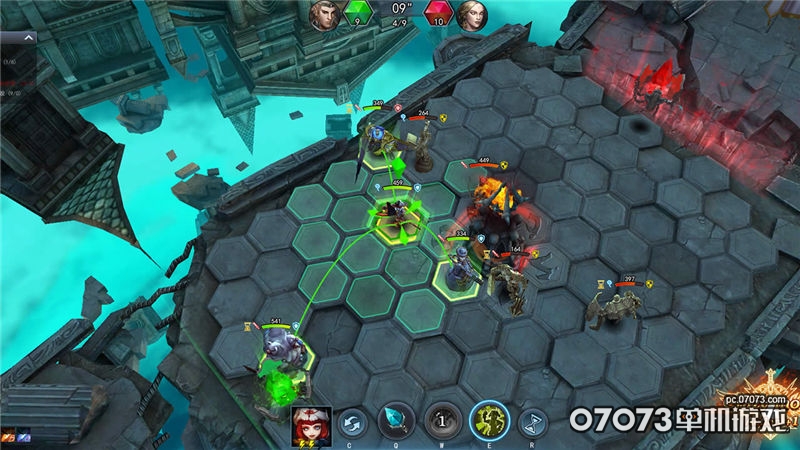Screen dimensions: 800x450
Task: Click the blonde opponent portrait
Action: (x=469, y=14)
